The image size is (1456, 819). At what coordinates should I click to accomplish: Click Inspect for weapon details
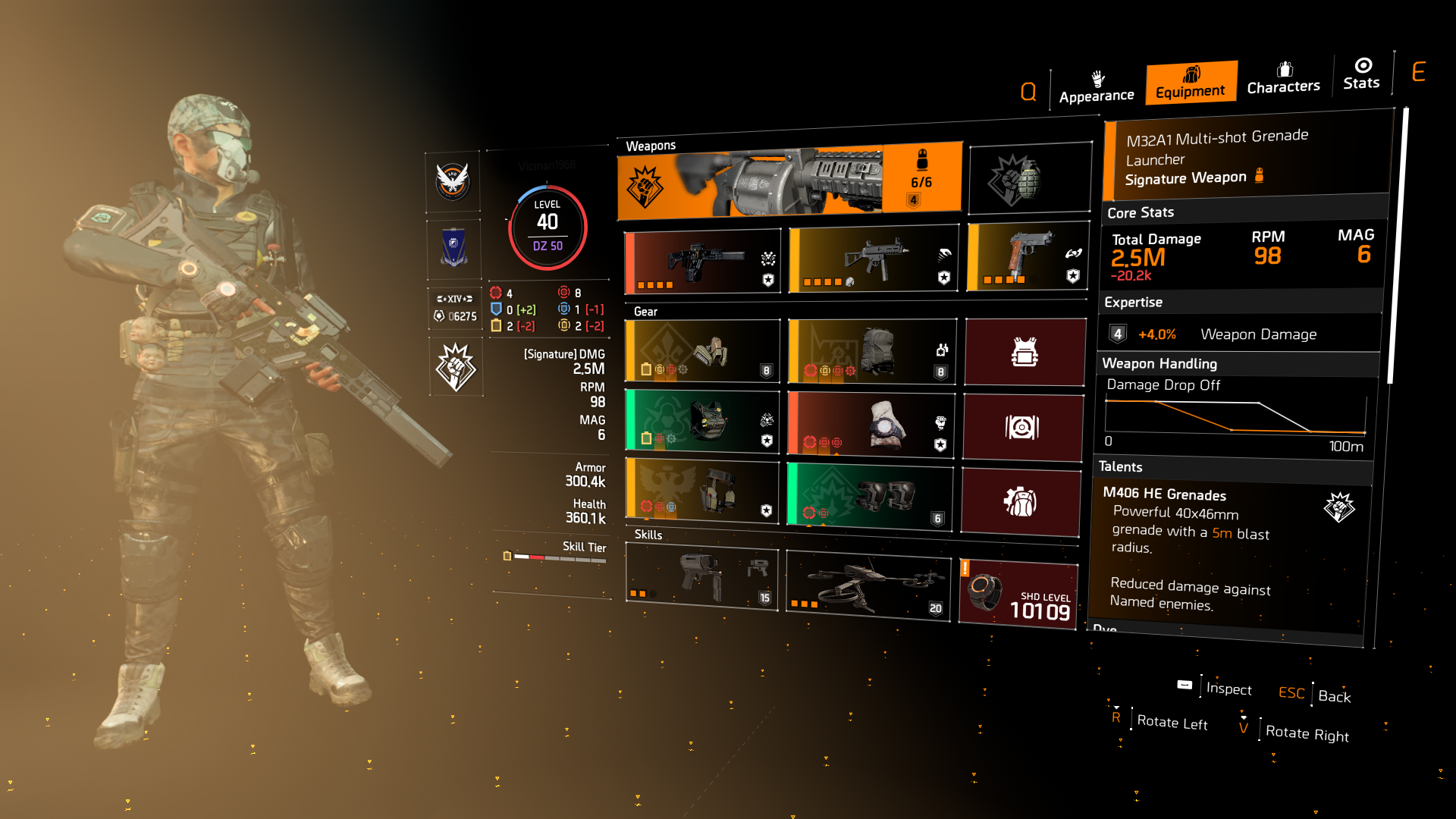pyautogui.click(x=1228, y=689)
